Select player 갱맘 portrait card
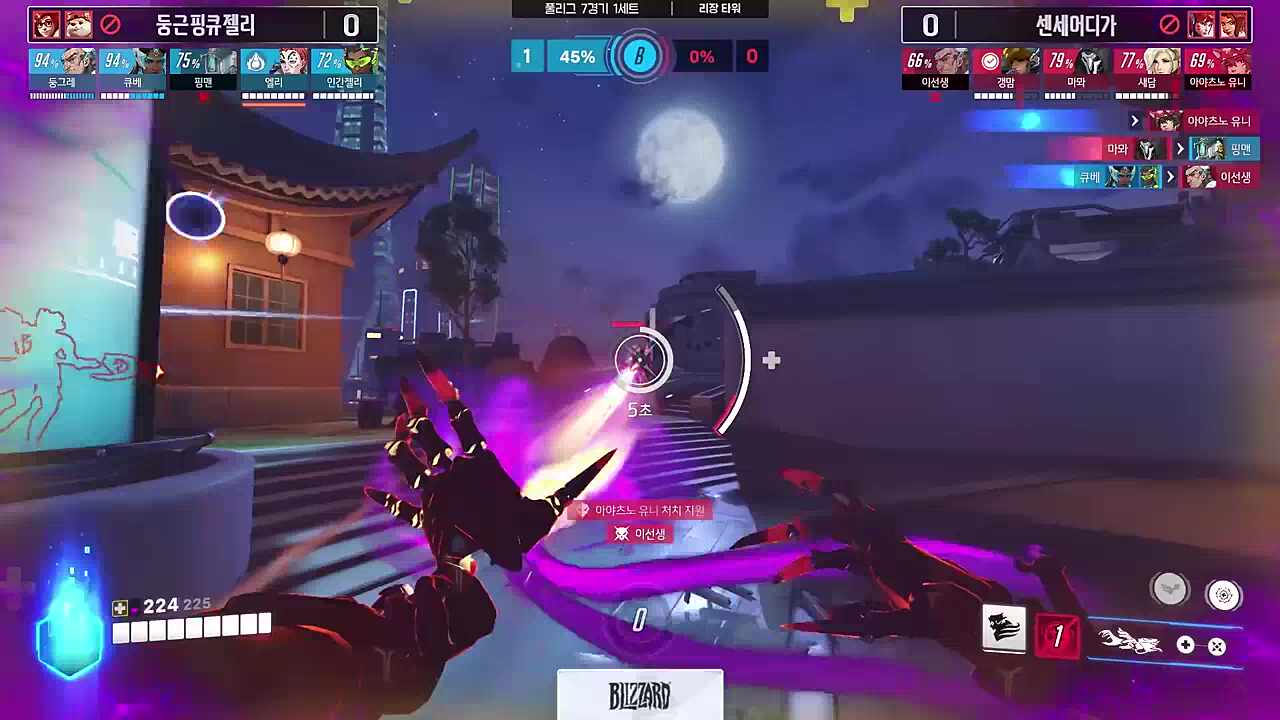This screenshot has width=1280, height=720. click(1006, 70)
